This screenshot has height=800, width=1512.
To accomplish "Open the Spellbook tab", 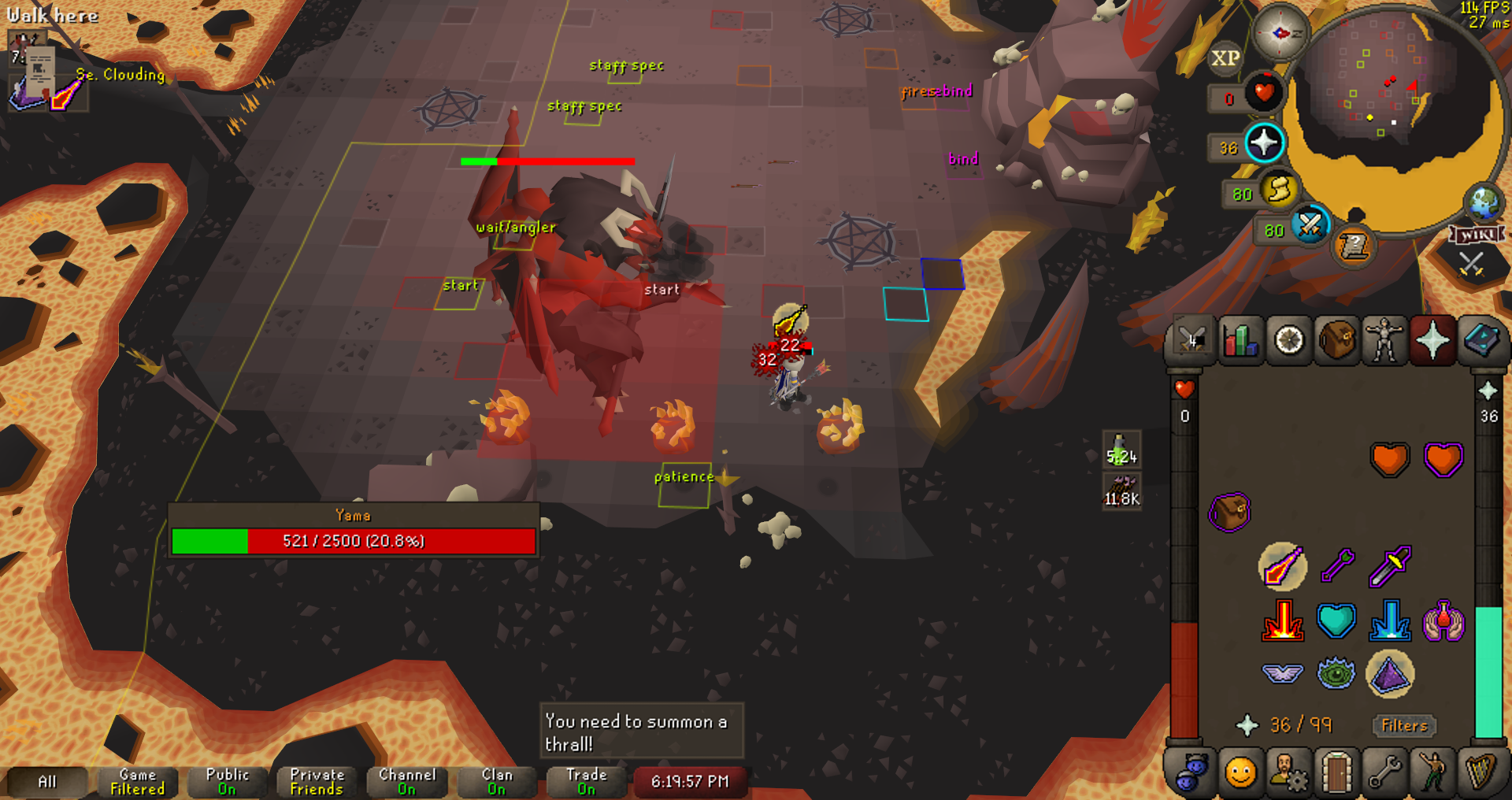I will 1480,341.
